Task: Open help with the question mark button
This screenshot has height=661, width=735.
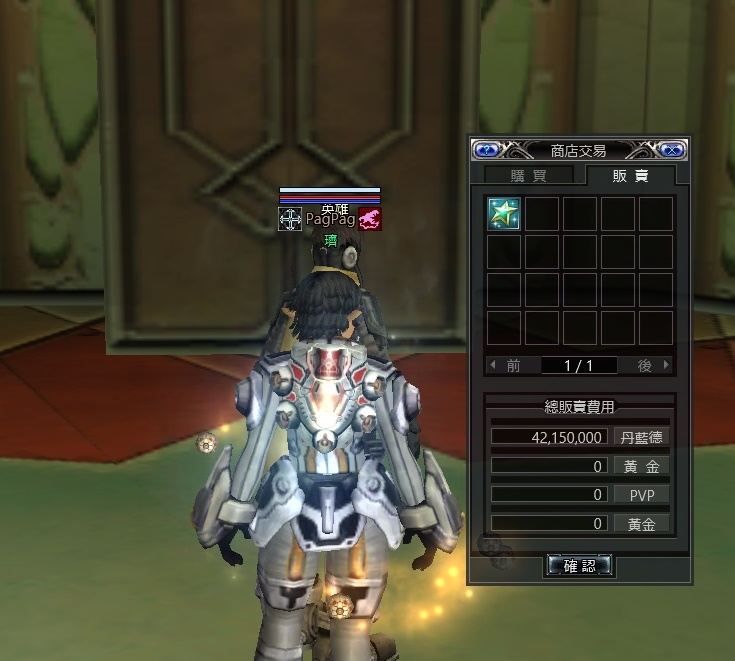Action: coord(487,150)
